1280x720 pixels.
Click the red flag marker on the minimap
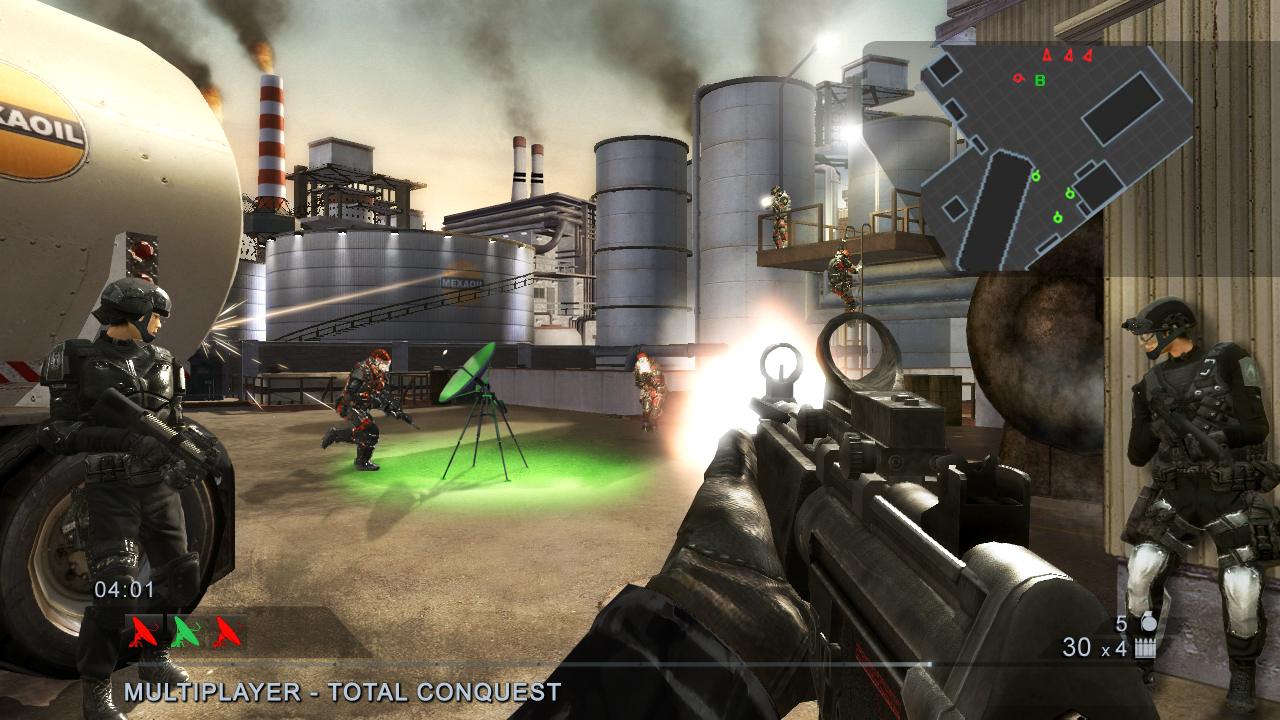click(x=1018, y=78)
